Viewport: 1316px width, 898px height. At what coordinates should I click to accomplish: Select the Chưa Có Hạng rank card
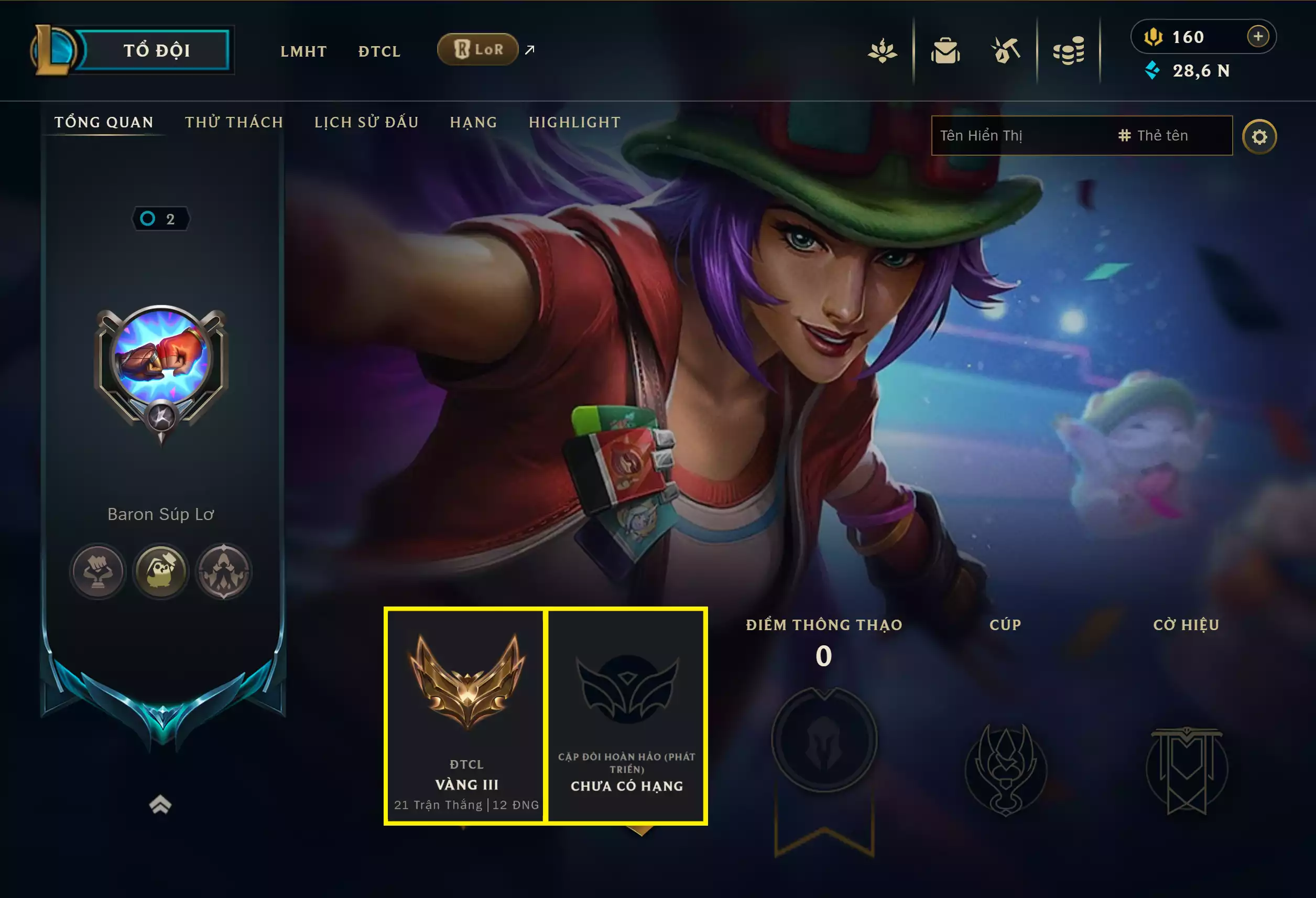click(626, 716)
